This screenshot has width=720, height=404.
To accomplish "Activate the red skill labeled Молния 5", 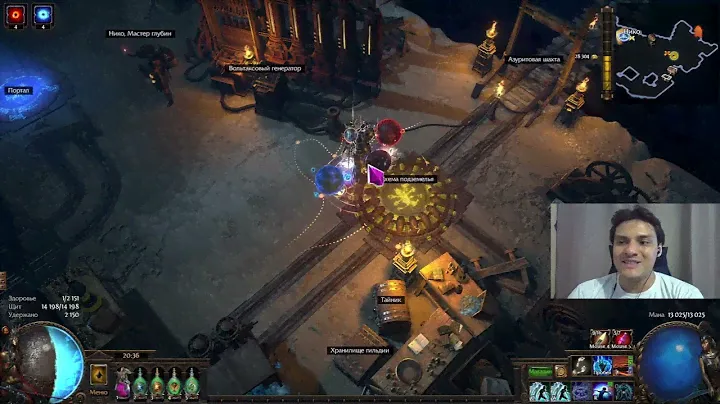I will point(622,338).
